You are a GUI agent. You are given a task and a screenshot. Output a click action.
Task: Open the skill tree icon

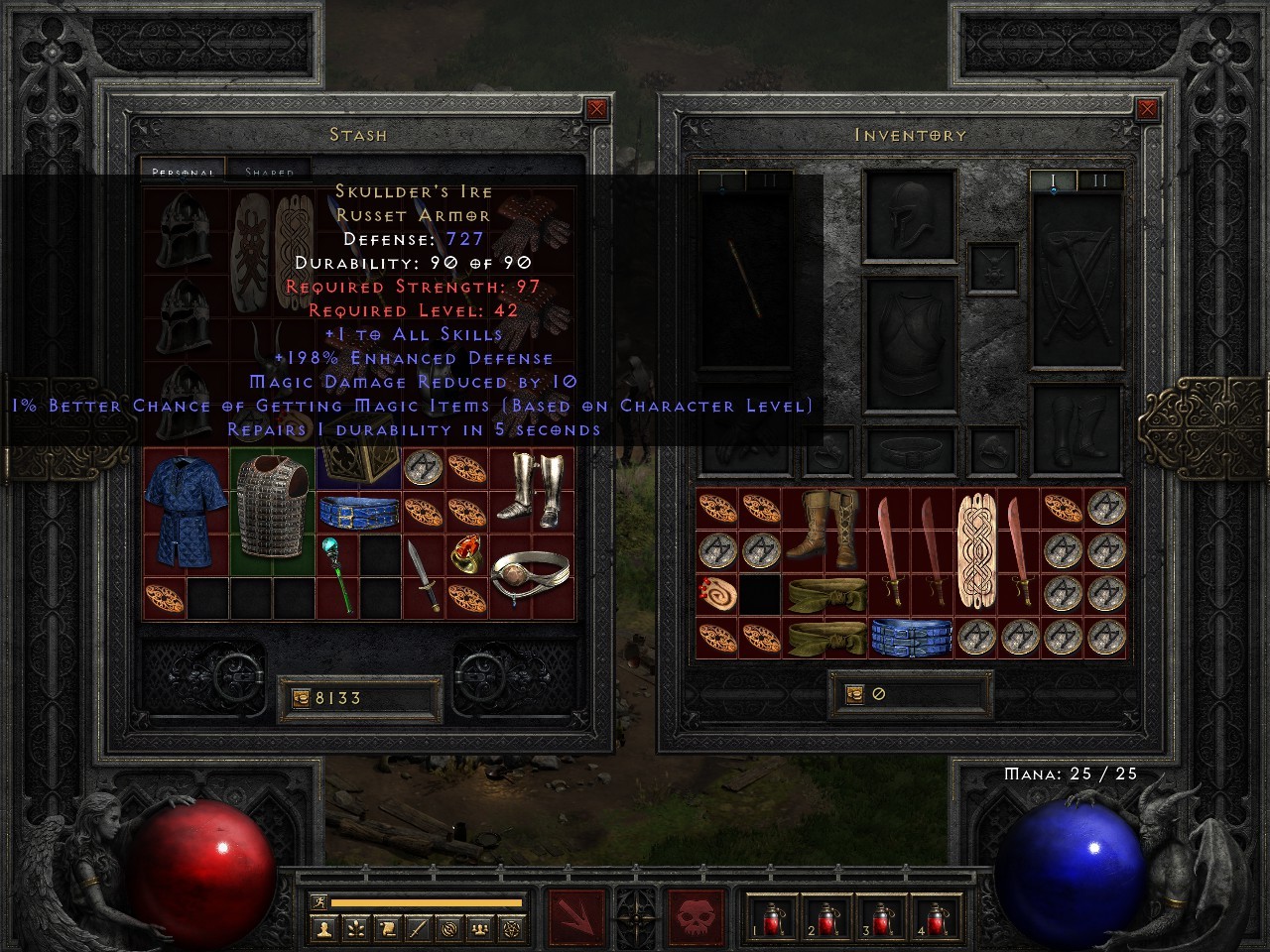click(x=354, y=928)
